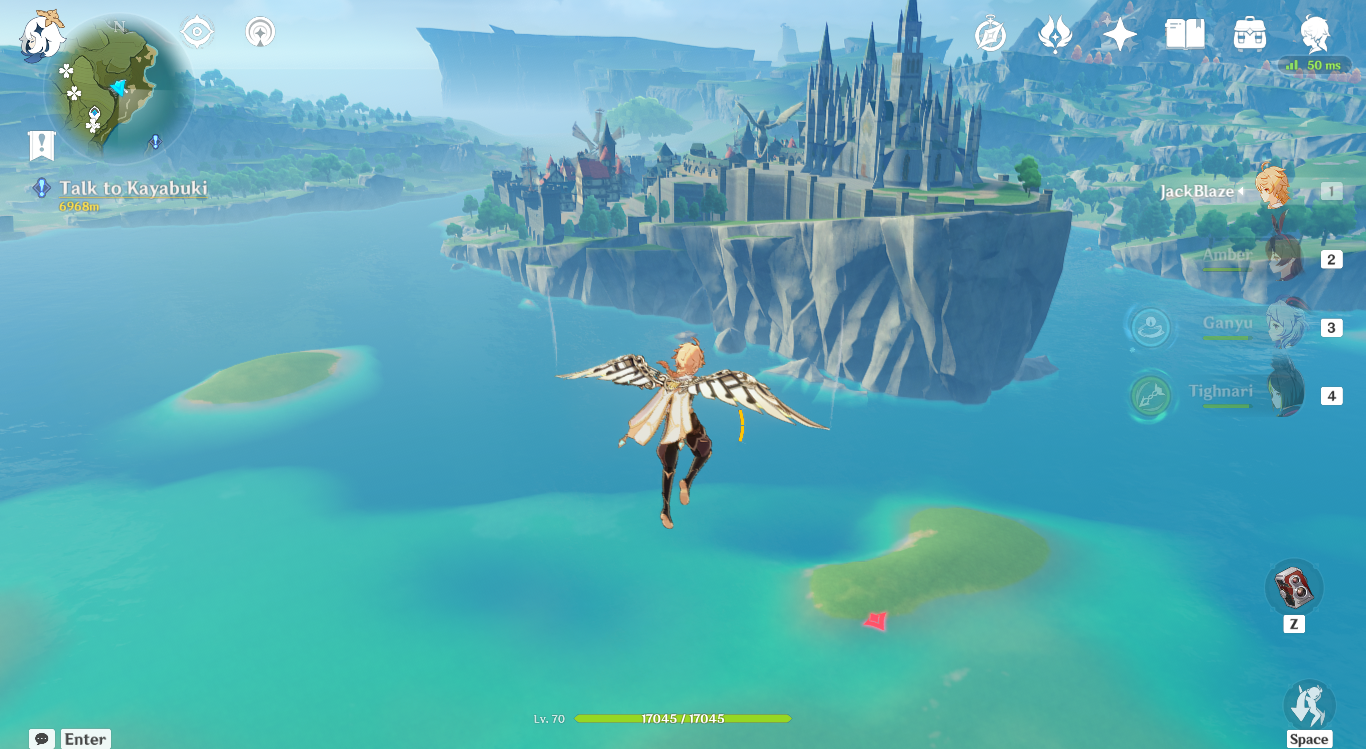The width and height of the screenshot is (1366, 749).
Task: Click the beacon icon beside the minimap
Action: click(258, 31)
